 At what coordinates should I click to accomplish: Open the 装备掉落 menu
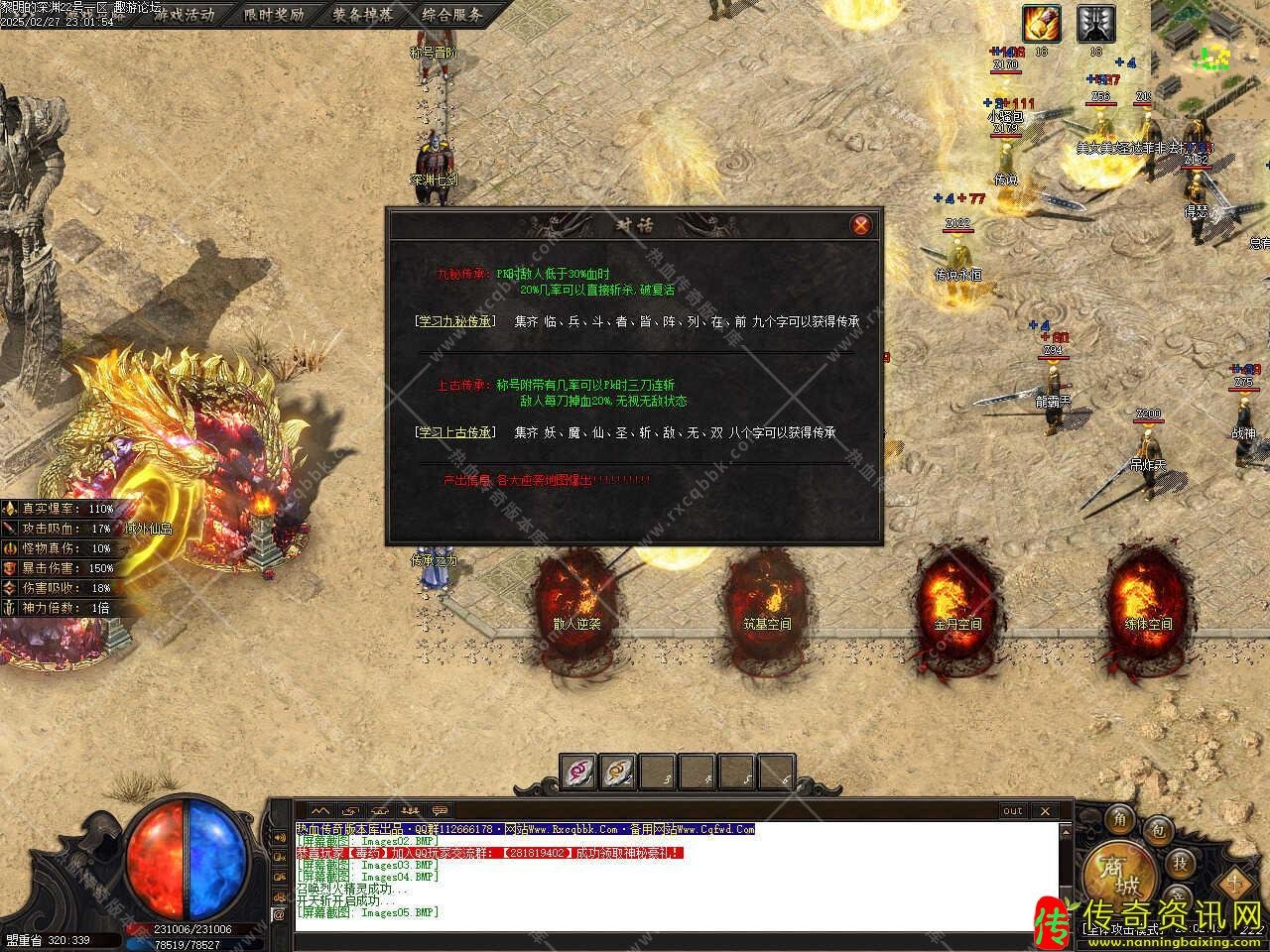coord(362,14)
